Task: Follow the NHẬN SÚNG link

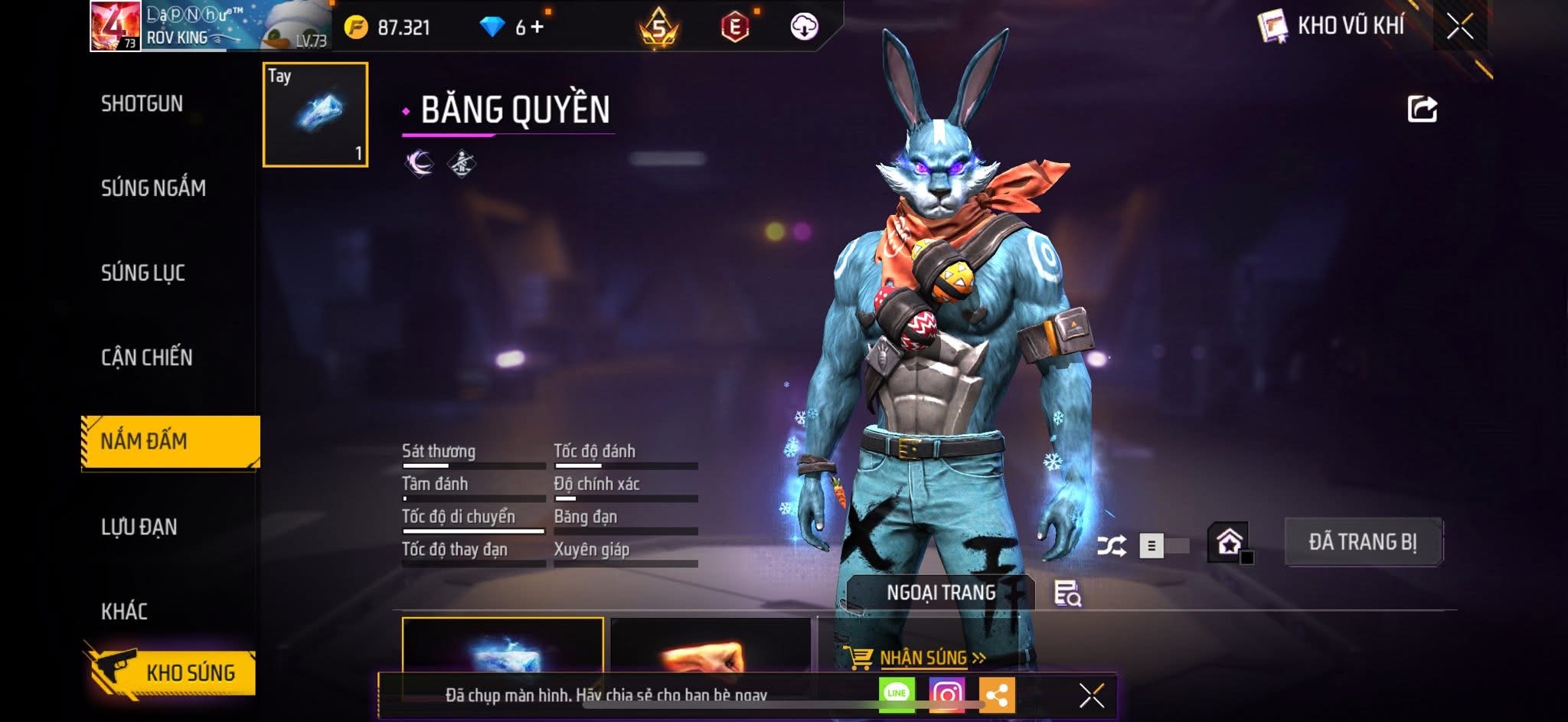Action: click(923, 658)
